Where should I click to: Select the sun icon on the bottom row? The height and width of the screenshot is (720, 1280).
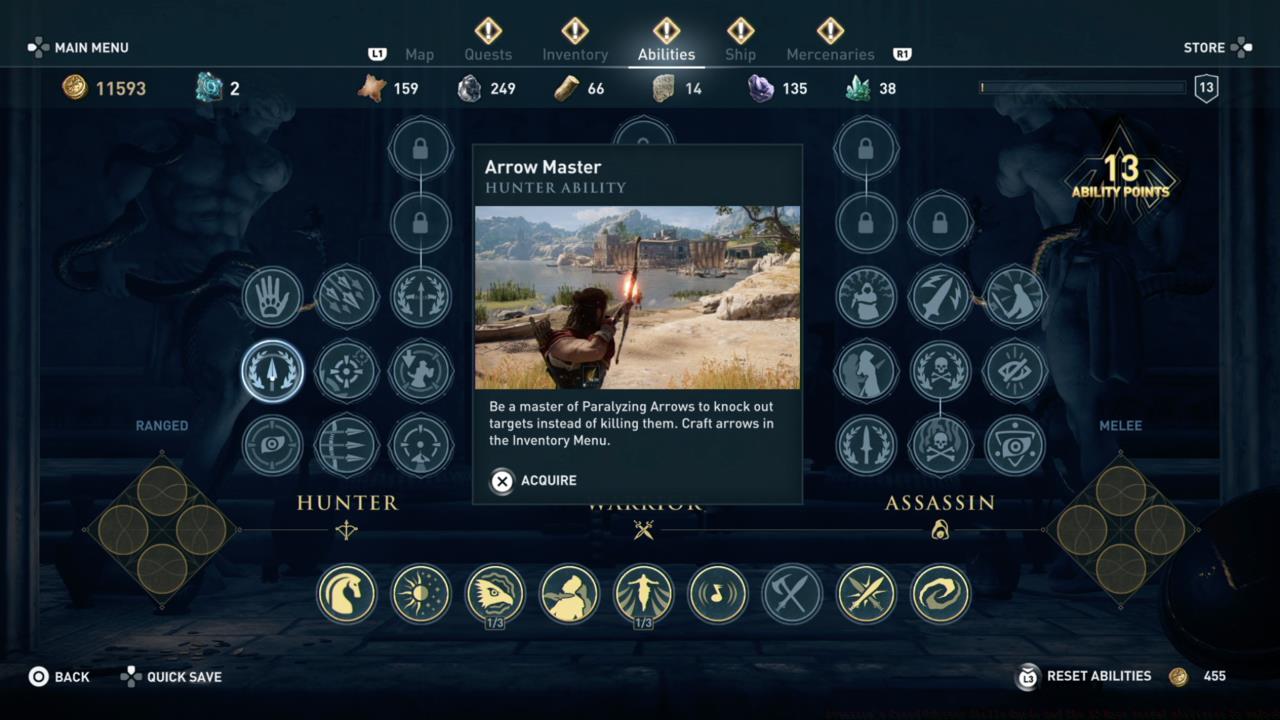pos(421,593)
